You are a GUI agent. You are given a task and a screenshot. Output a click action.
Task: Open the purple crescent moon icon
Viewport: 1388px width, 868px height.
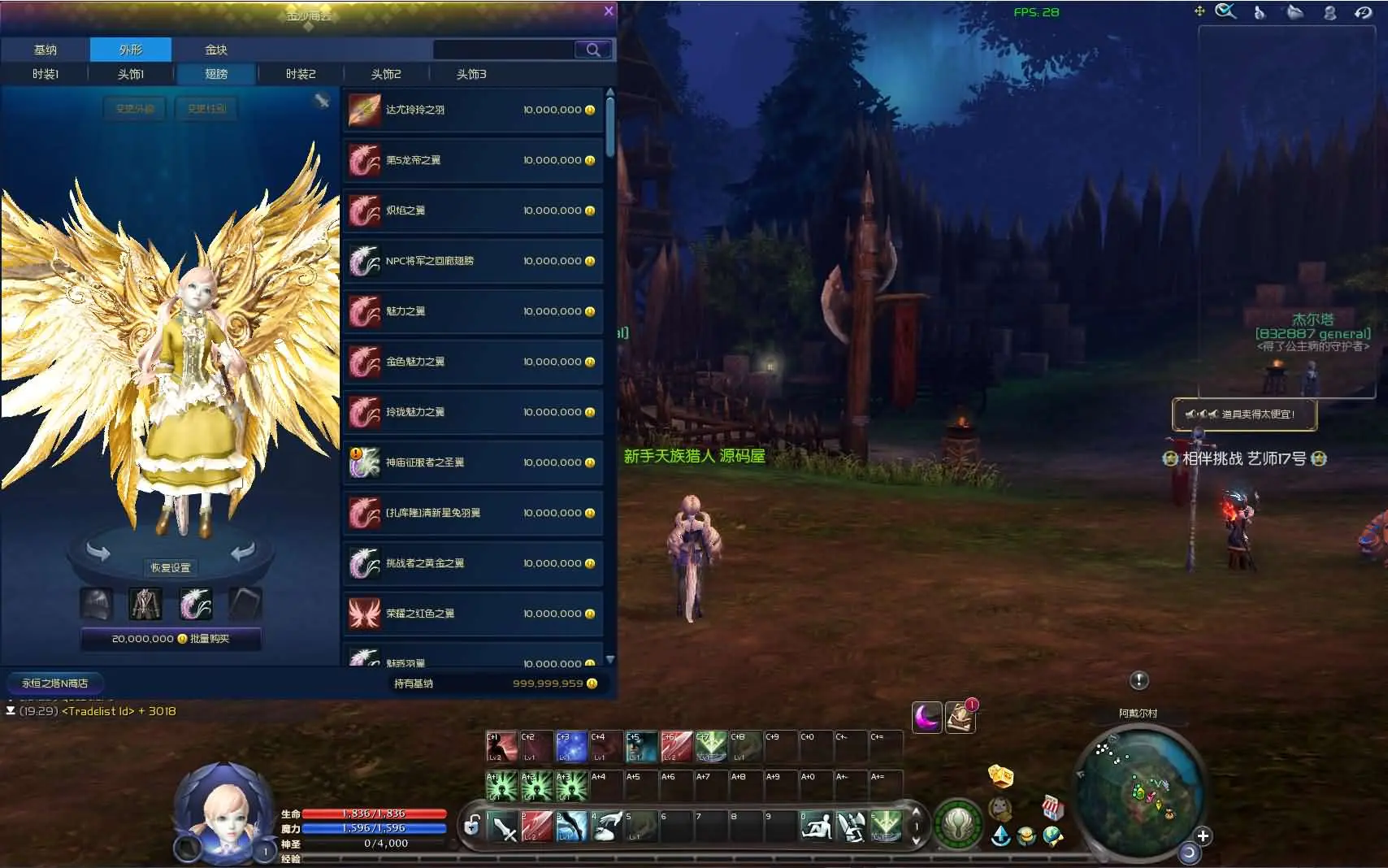tap(926, 717)
